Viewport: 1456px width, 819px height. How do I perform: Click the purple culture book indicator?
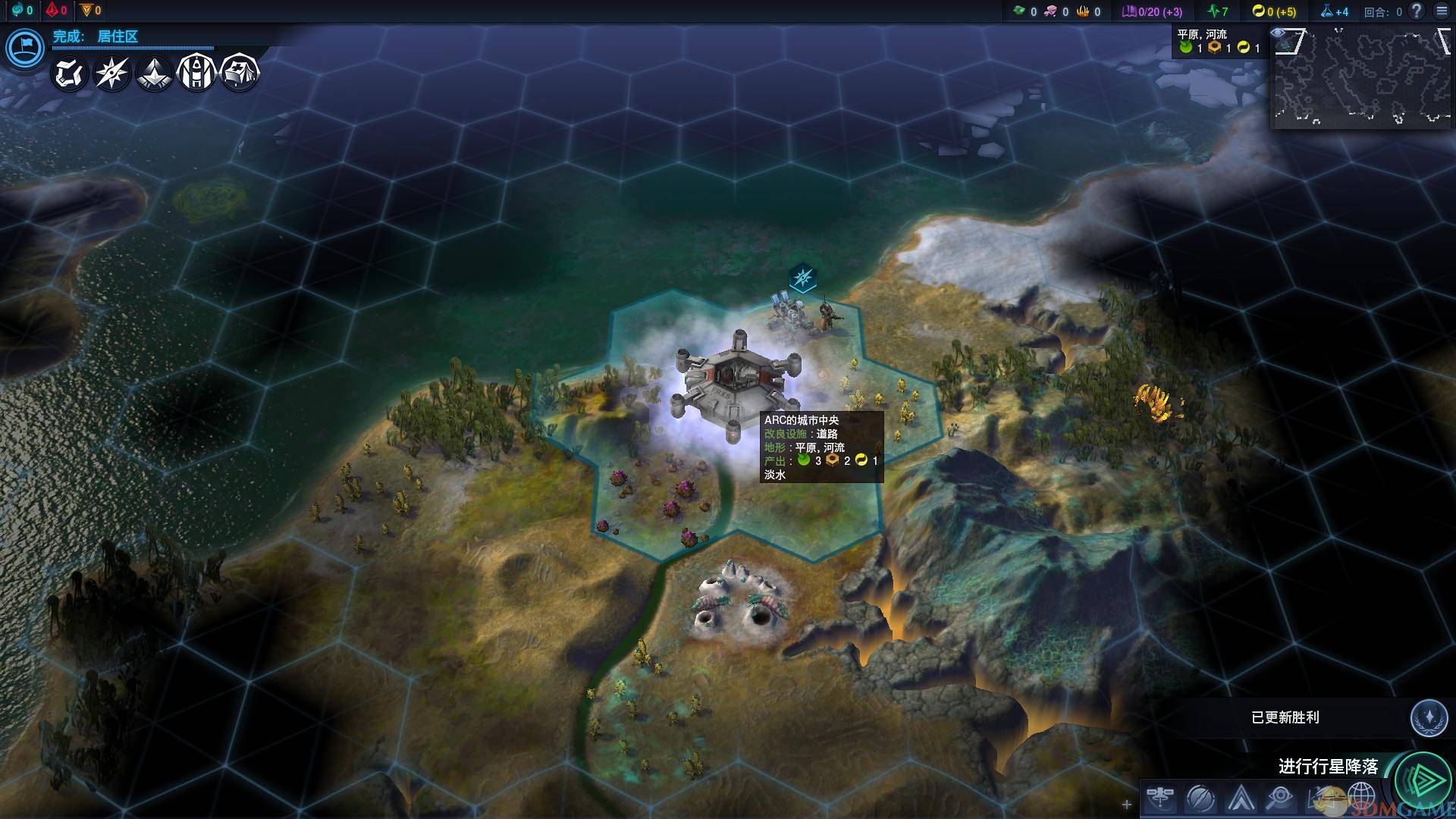tap(1152, 11)
